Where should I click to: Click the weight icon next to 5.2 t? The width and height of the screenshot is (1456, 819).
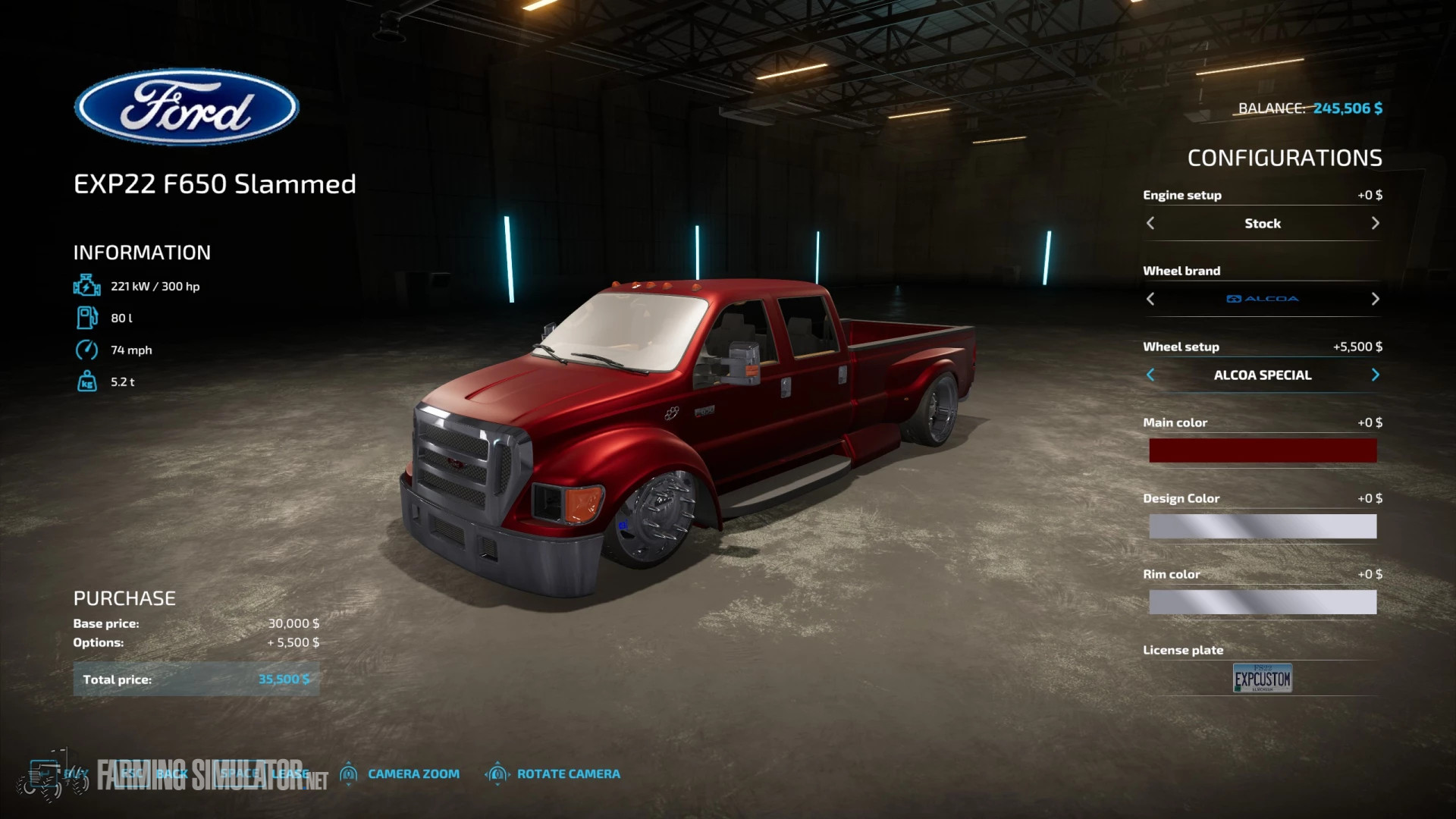pyautogui.click(x=87, y=381)
